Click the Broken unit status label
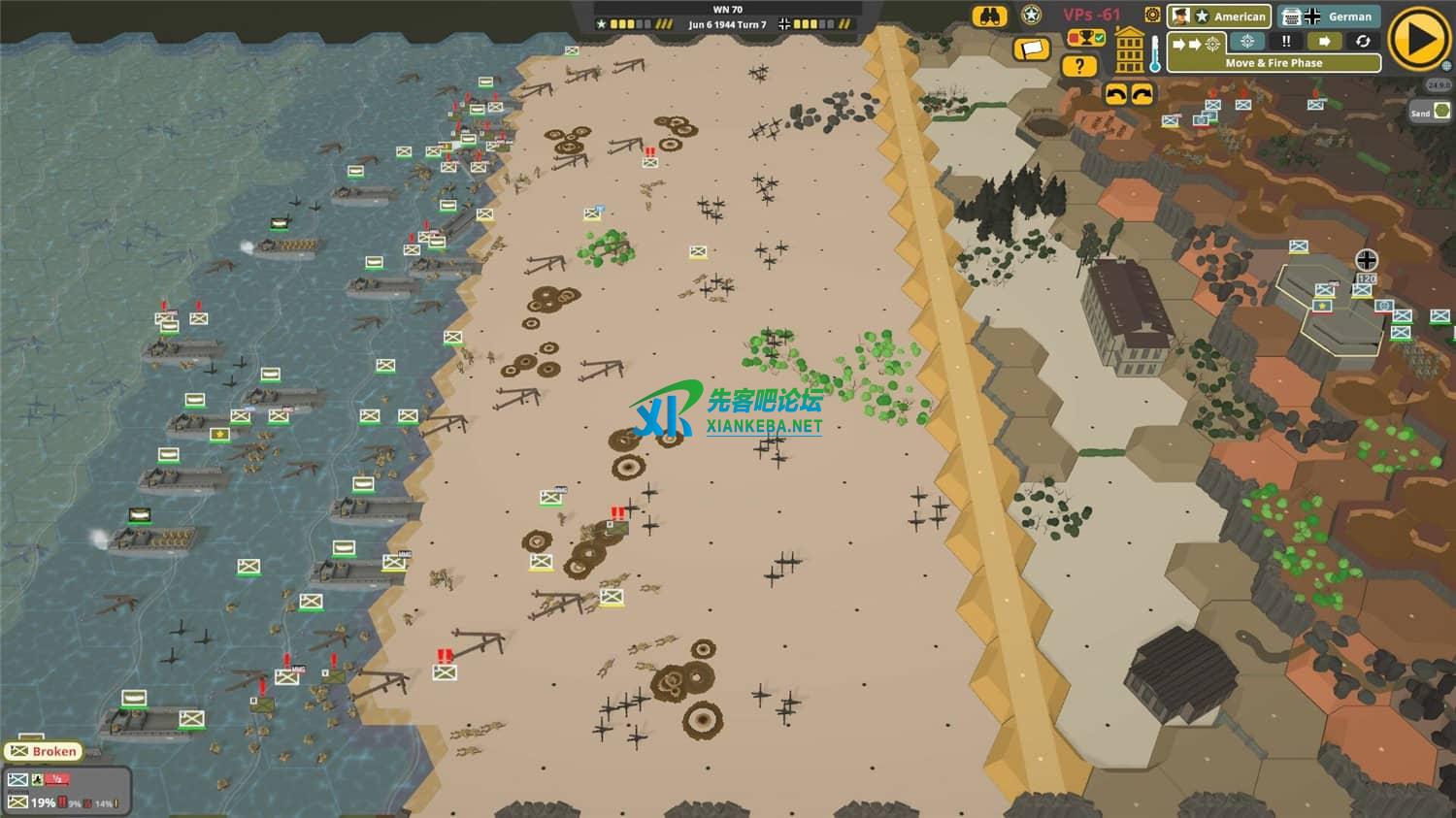1456x818 pixels. click(x=44, y=751)
